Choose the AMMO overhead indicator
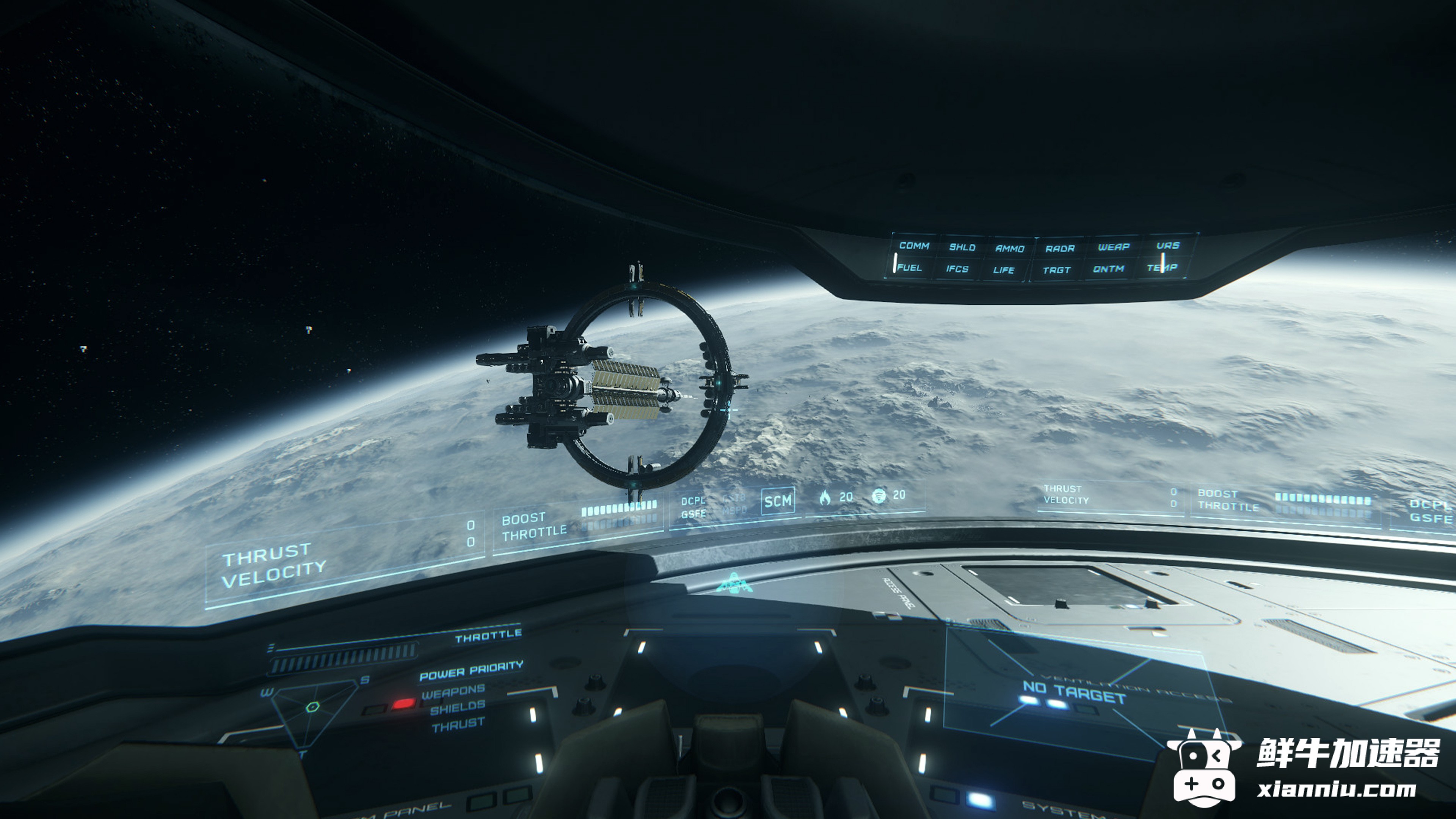The height and width of the screenshot is (819, 1456). click(1009, 248)
